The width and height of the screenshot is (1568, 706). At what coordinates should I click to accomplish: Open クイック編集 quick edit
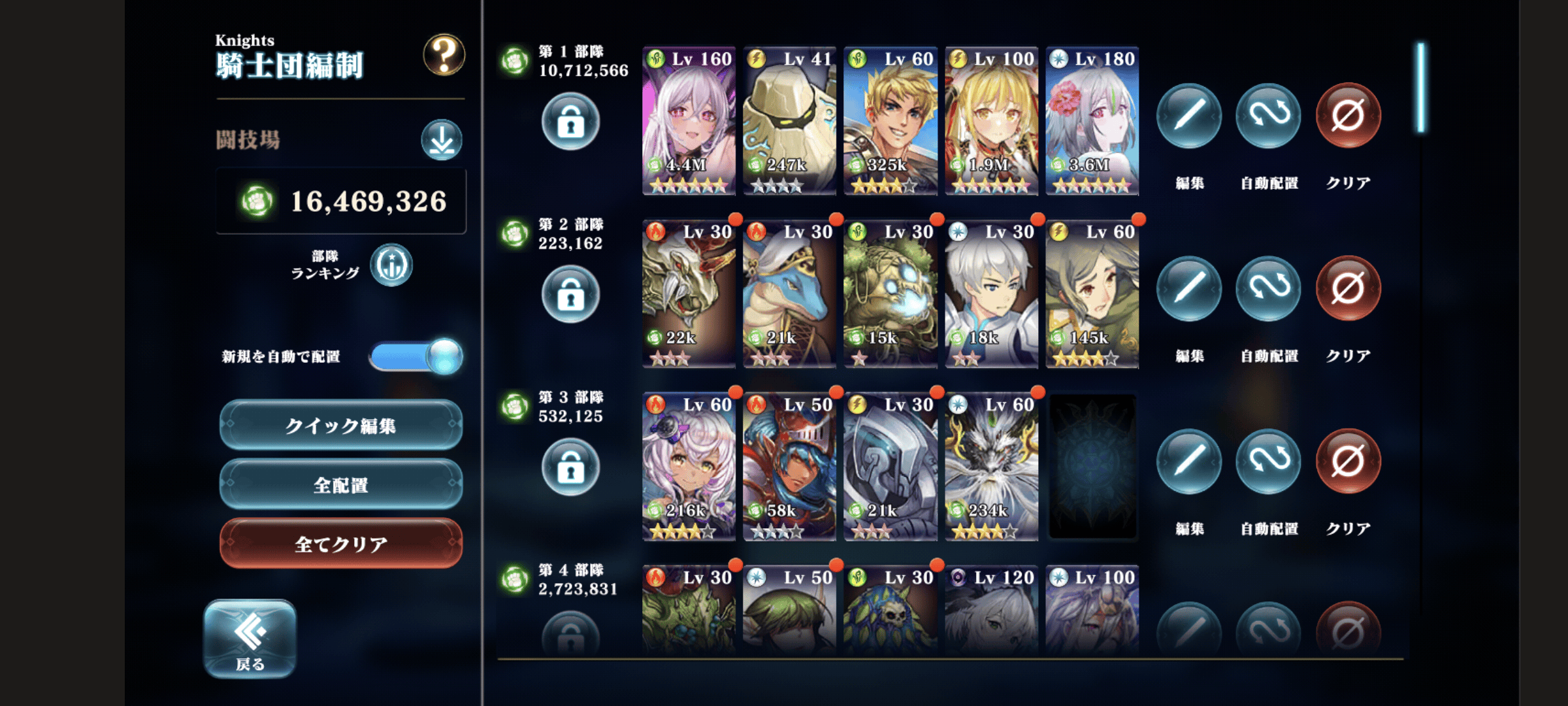pyautogui.click(x=341, y=426)
